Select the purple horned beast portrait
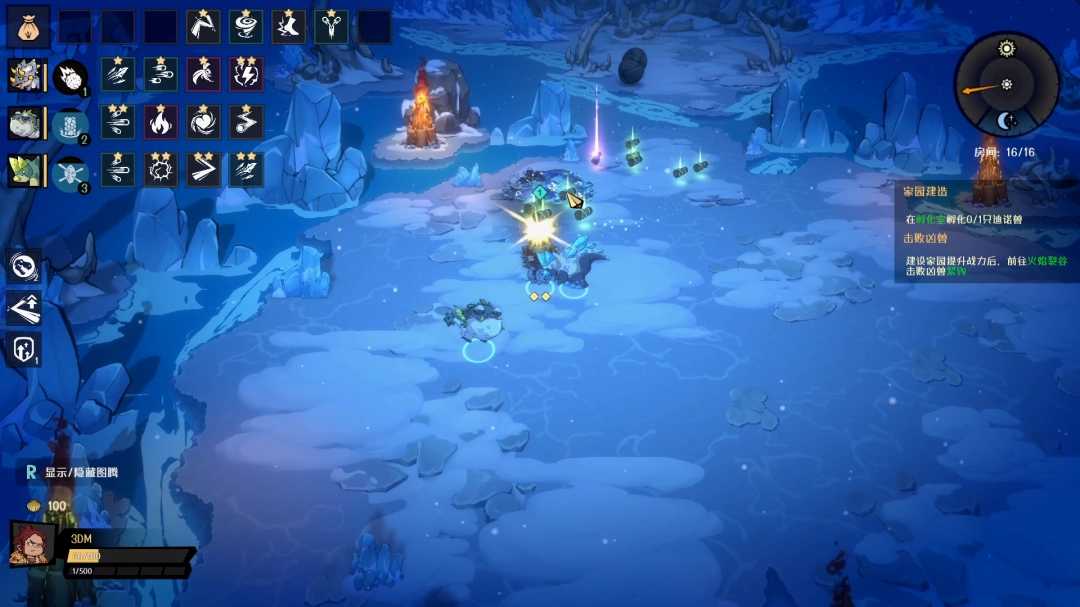The image size is (1080, 607). tap(24, 75)
